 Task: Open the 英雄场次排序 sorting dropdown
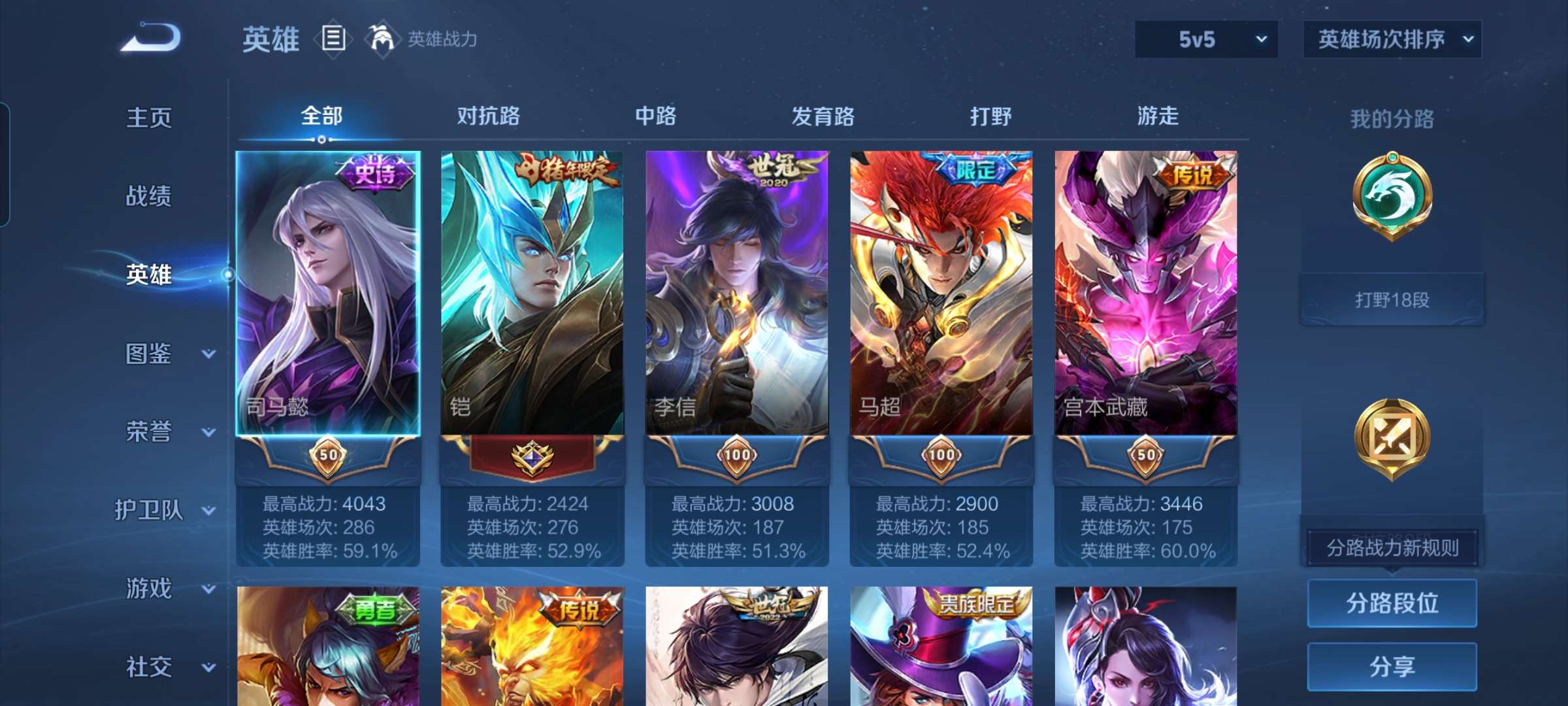coord(1392,39)
